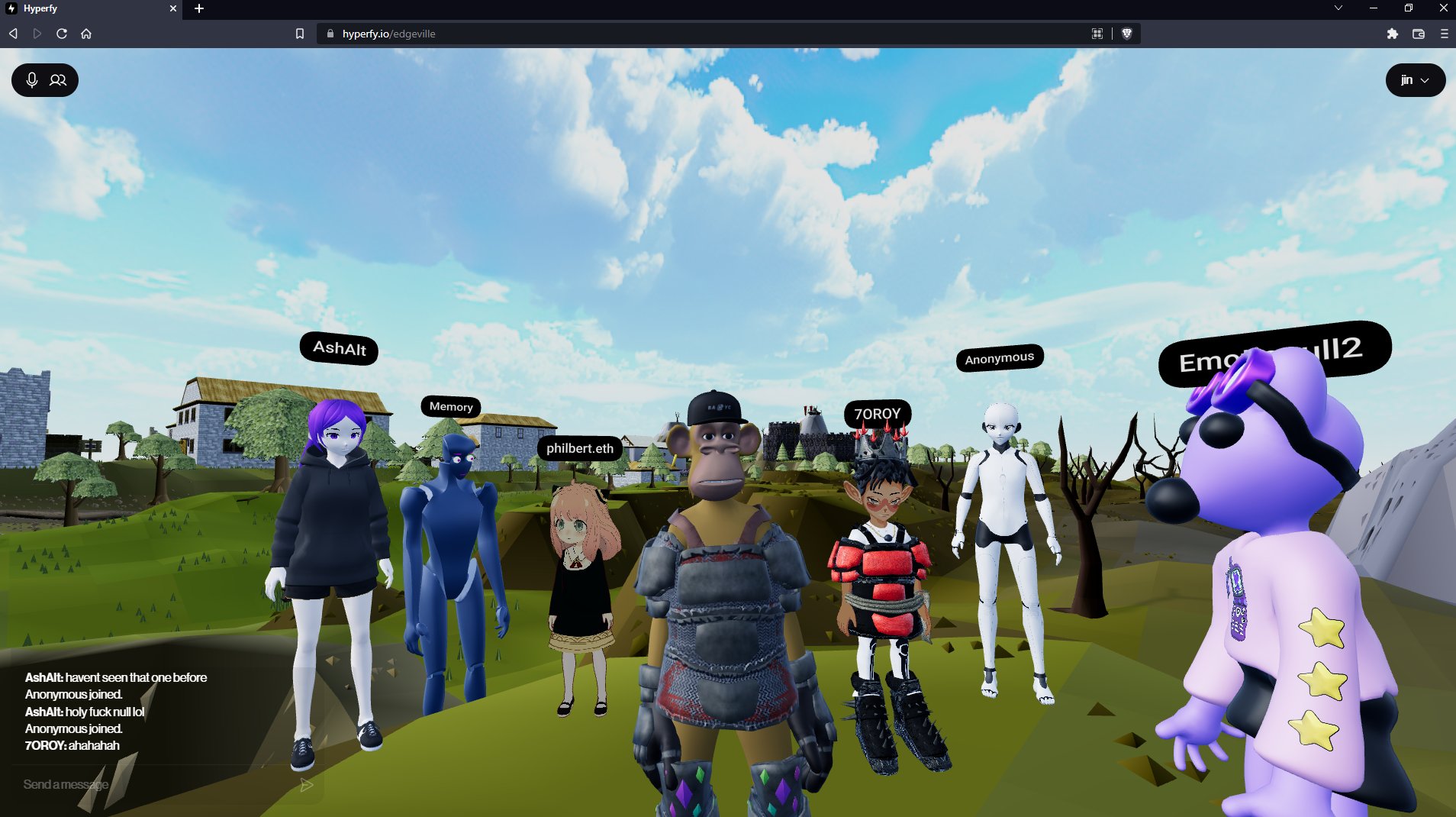The image size is (1456, 817).
Task: Toggle the bookmark star for this page
Action: pyautogui.click(x=298, y=33)
